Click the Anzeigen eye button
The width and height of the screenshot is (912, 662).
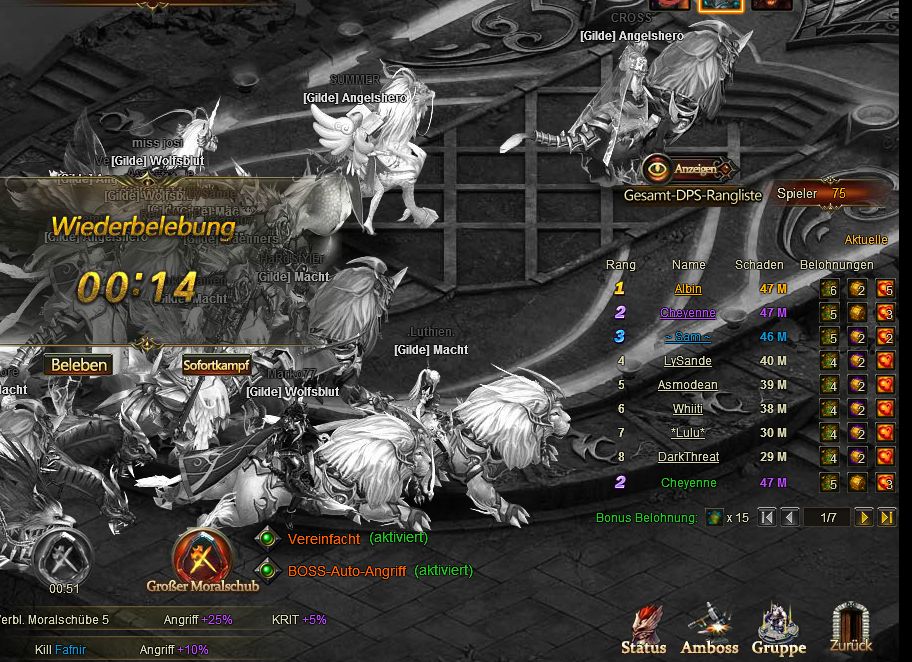[689, 168]
